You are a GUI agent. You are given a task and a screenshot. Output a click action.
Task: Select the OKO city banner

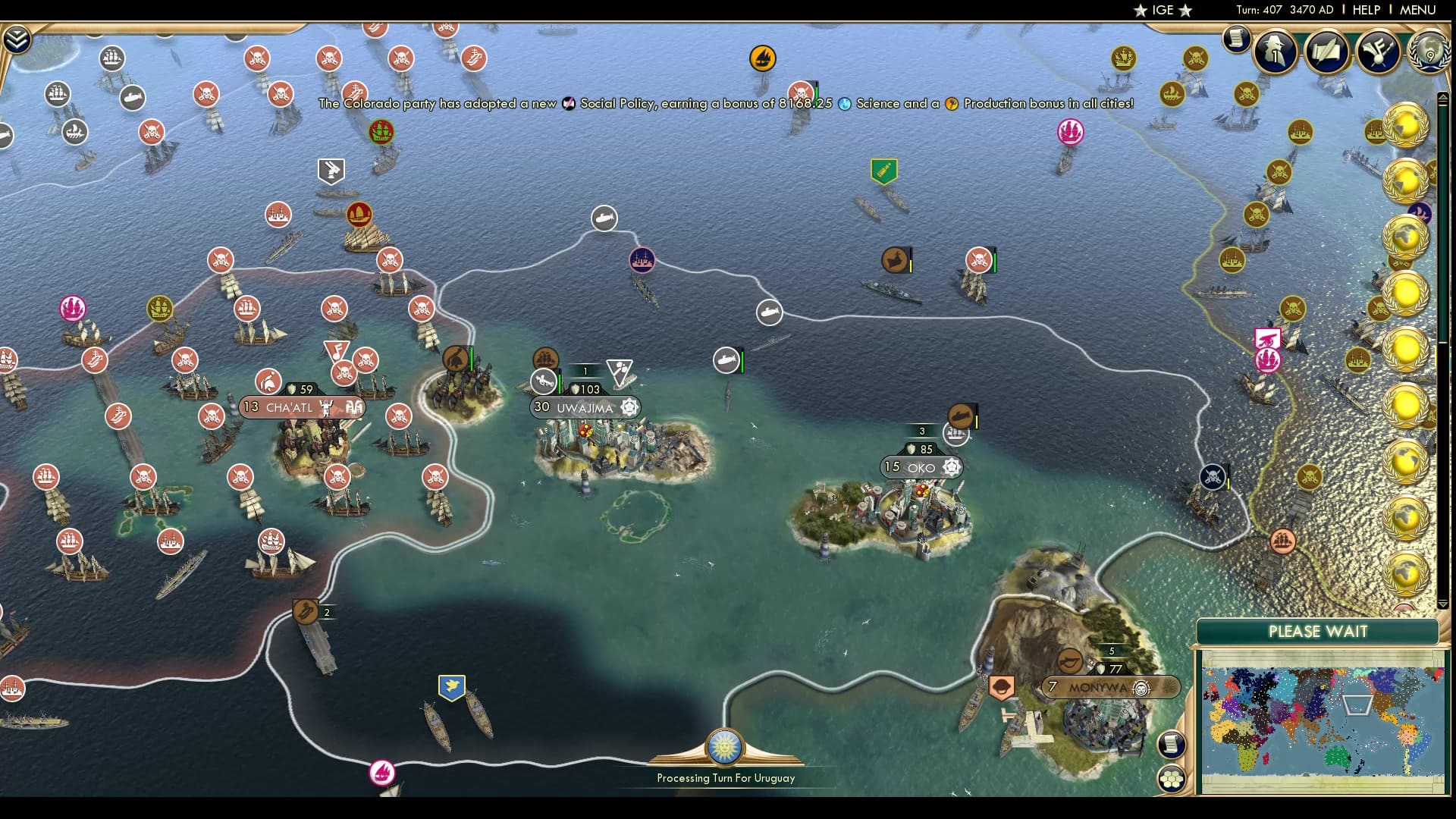click(x=920, y=467)
